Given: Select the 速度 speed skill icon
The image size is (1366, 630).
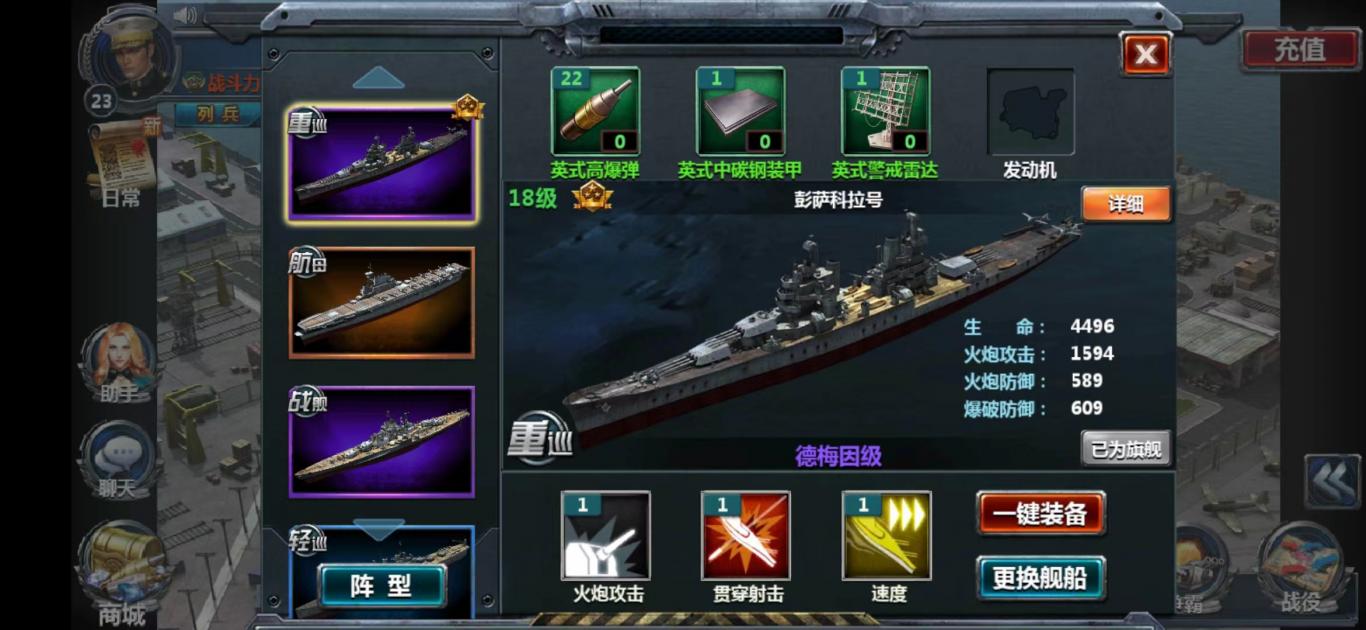Looking at the screenshot, I should pyautogui.click(x=887, y=536).
